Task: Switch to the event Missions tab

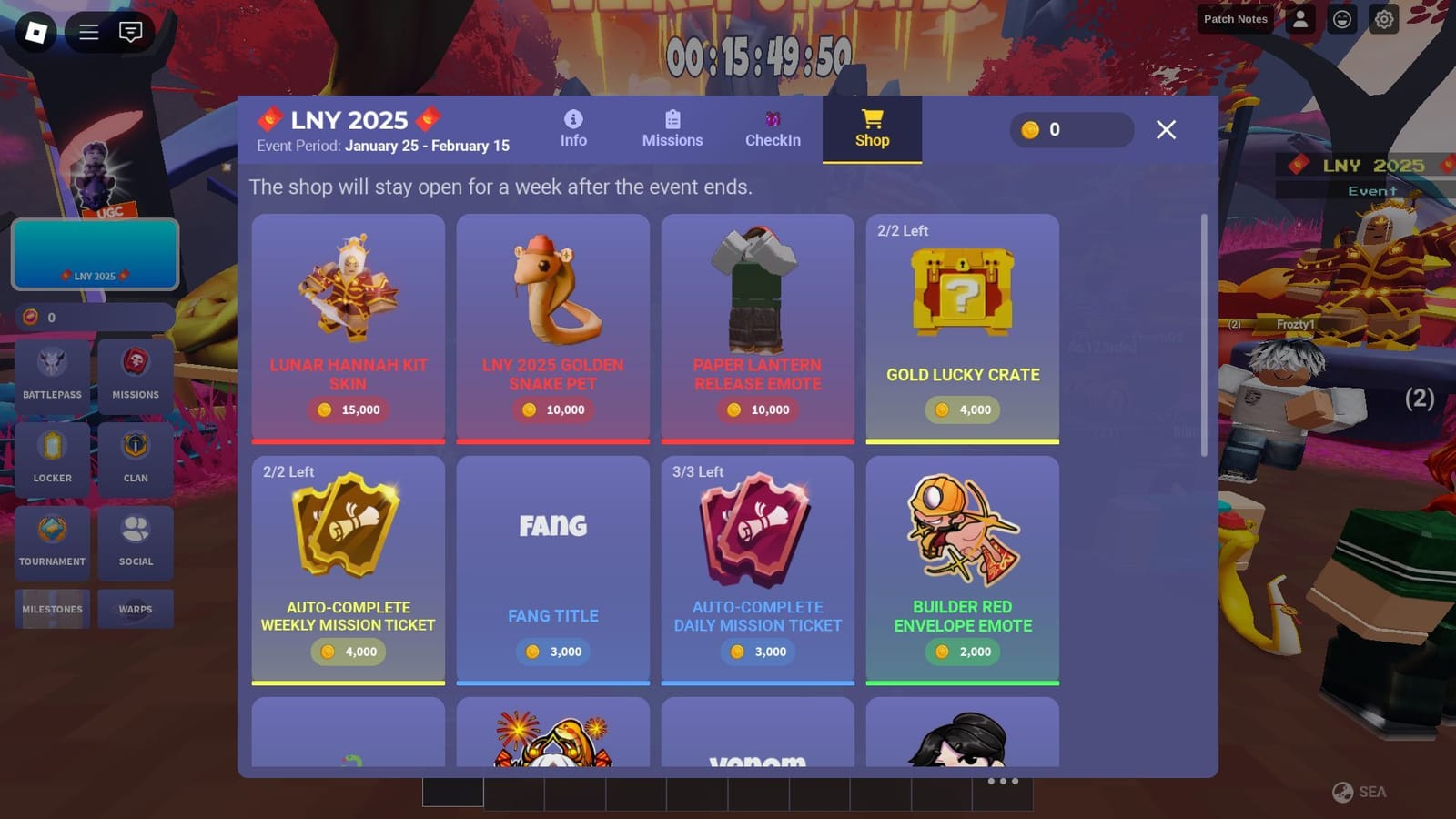Action: 672,127
